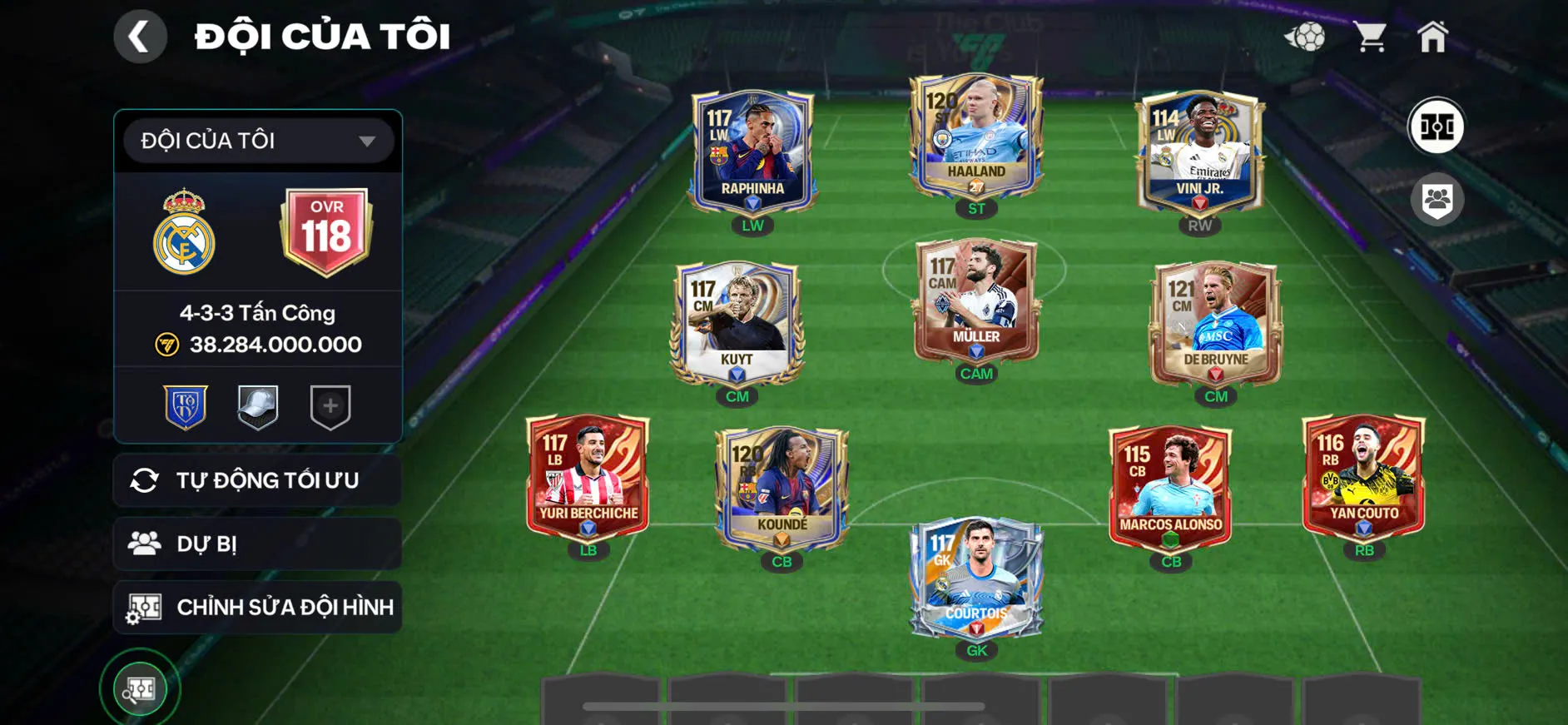Tap the red RW marker under Vini Jr.
The image size is (1568, 725).
coord(1201,224)
